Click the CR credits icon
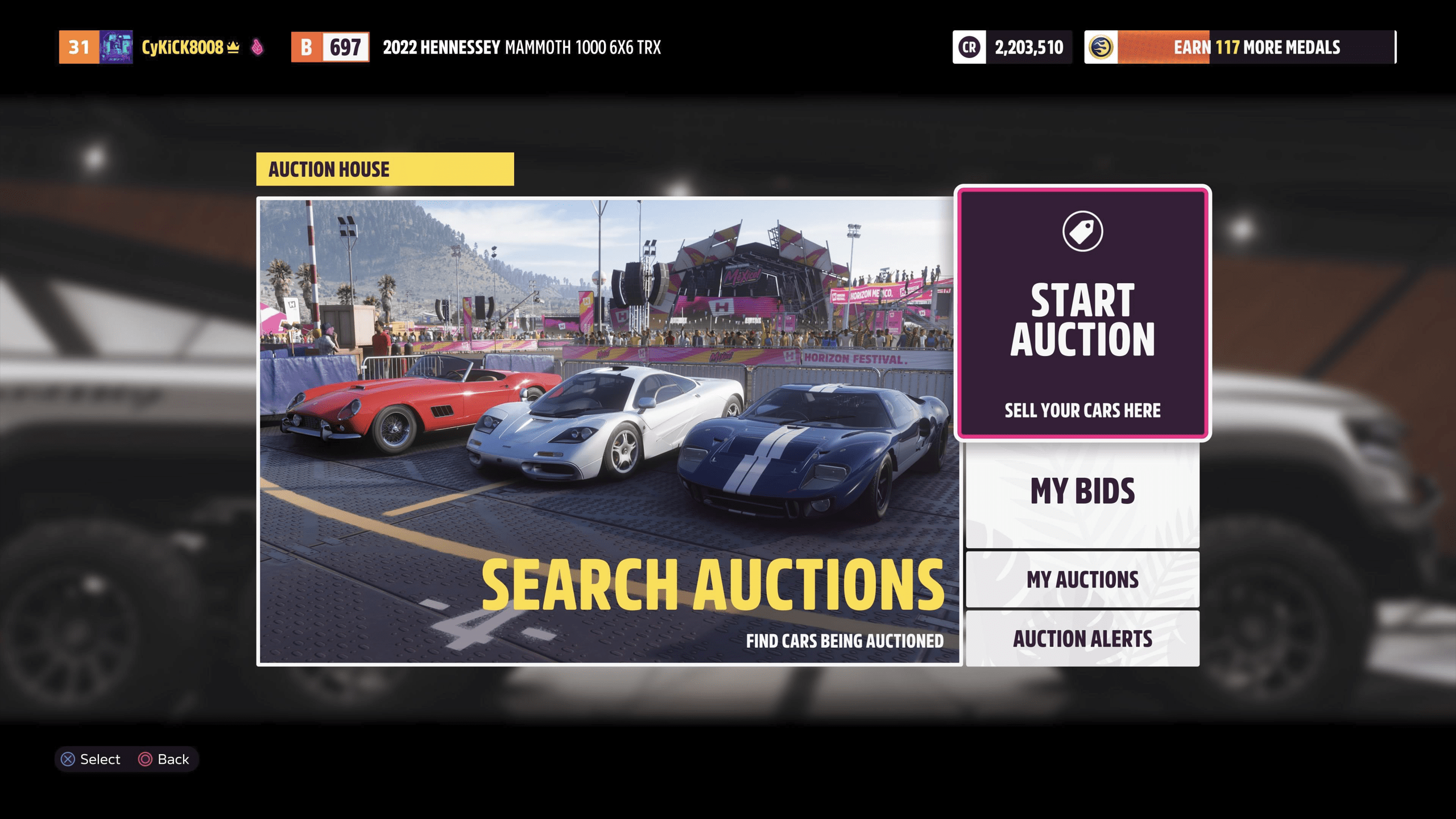The height and width of the screenshot is (819, 1456). point(970,48)
